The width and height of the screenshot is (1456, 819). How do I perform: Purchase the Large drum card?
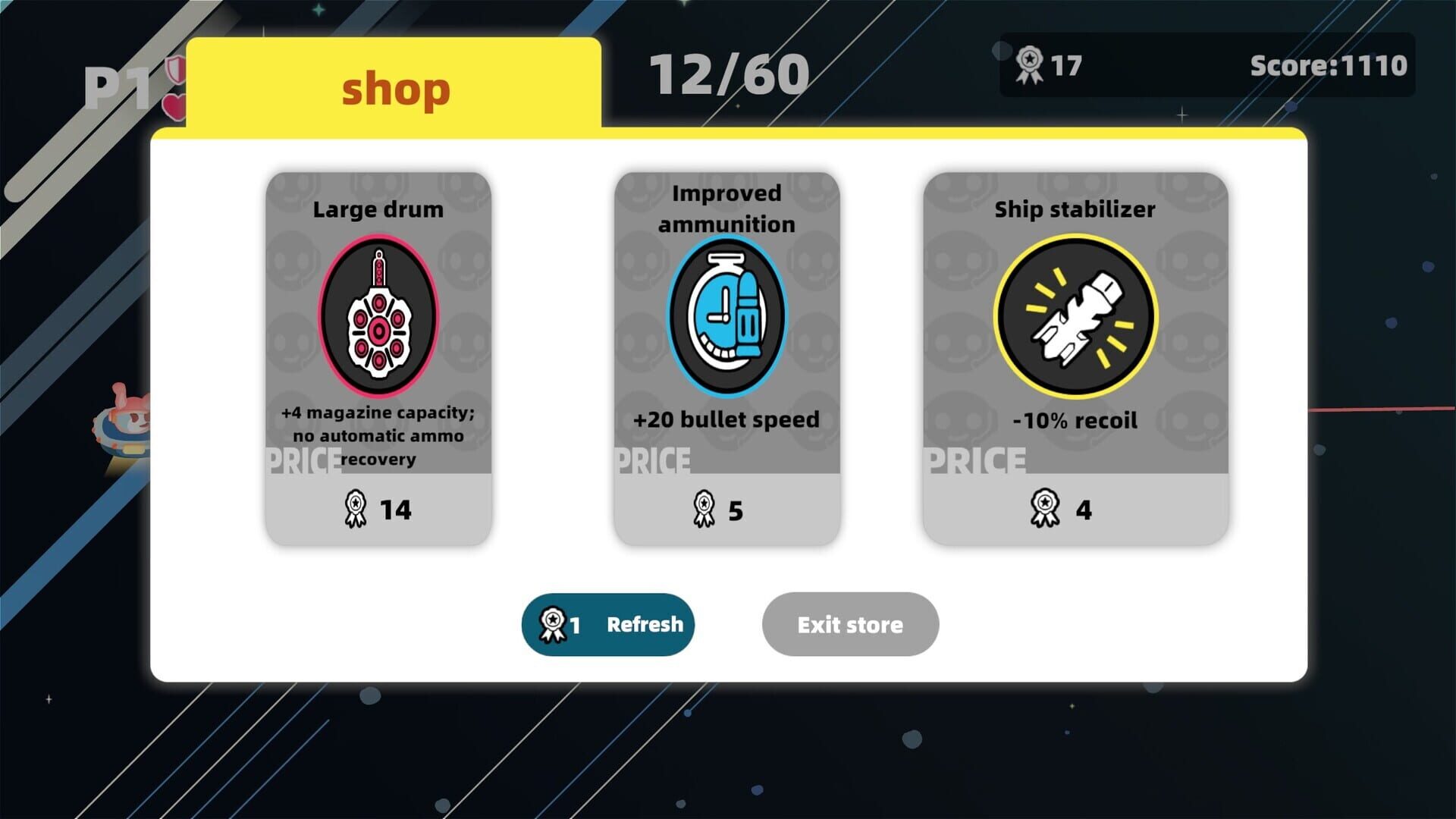378,356
